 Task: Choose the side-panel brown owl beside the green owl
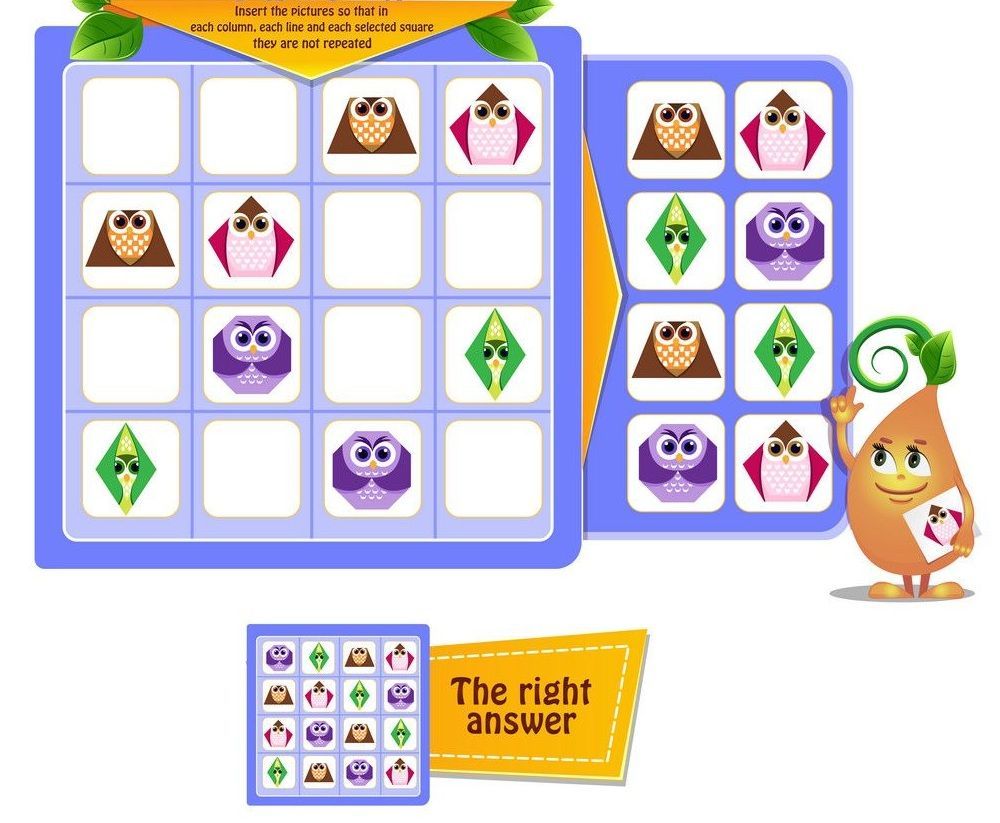pyautogui.click(x=676, y=352)
